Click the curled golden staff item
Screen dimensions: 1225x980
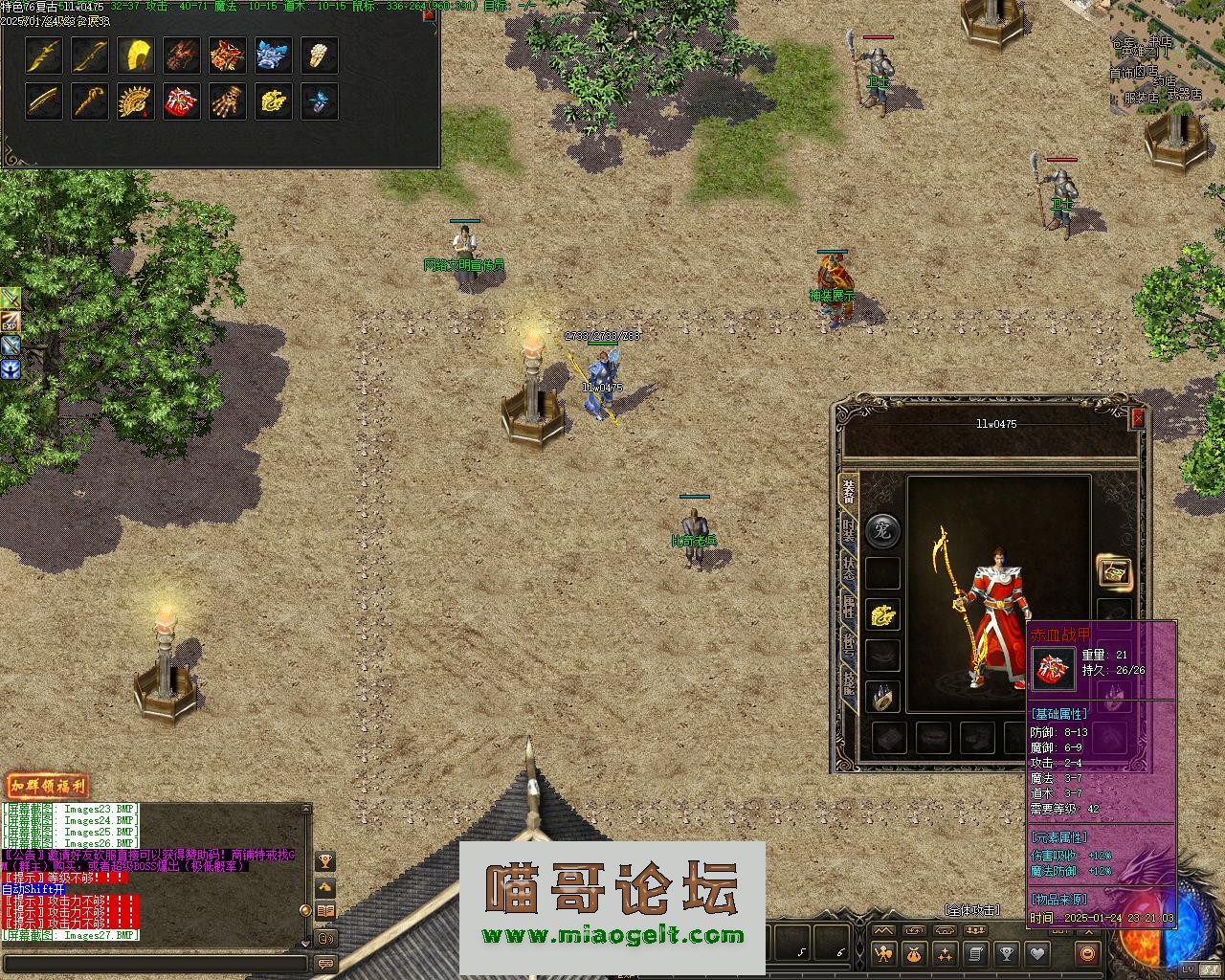[x=90, y=101]
